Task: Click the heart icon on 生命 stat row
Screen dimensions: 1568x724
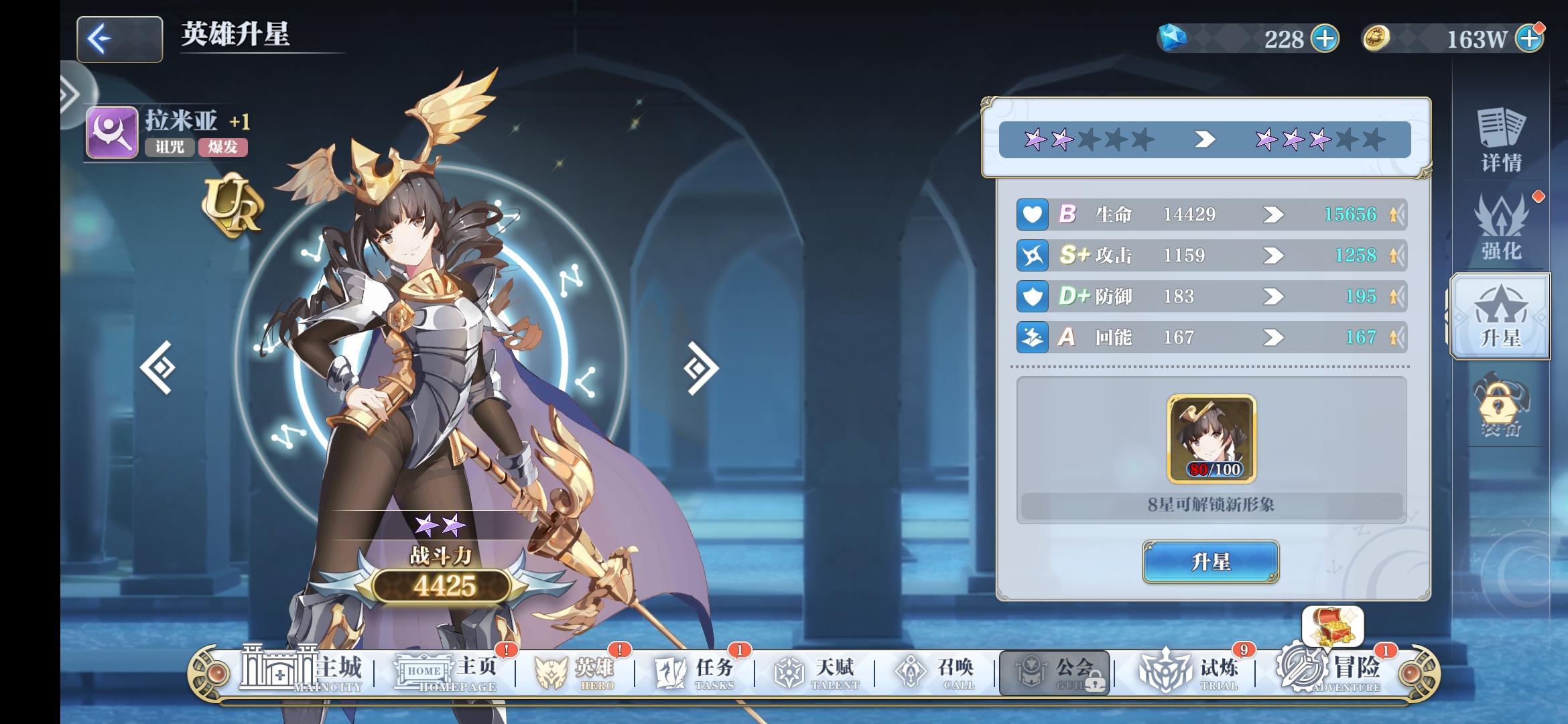Action: [1032, 214]
